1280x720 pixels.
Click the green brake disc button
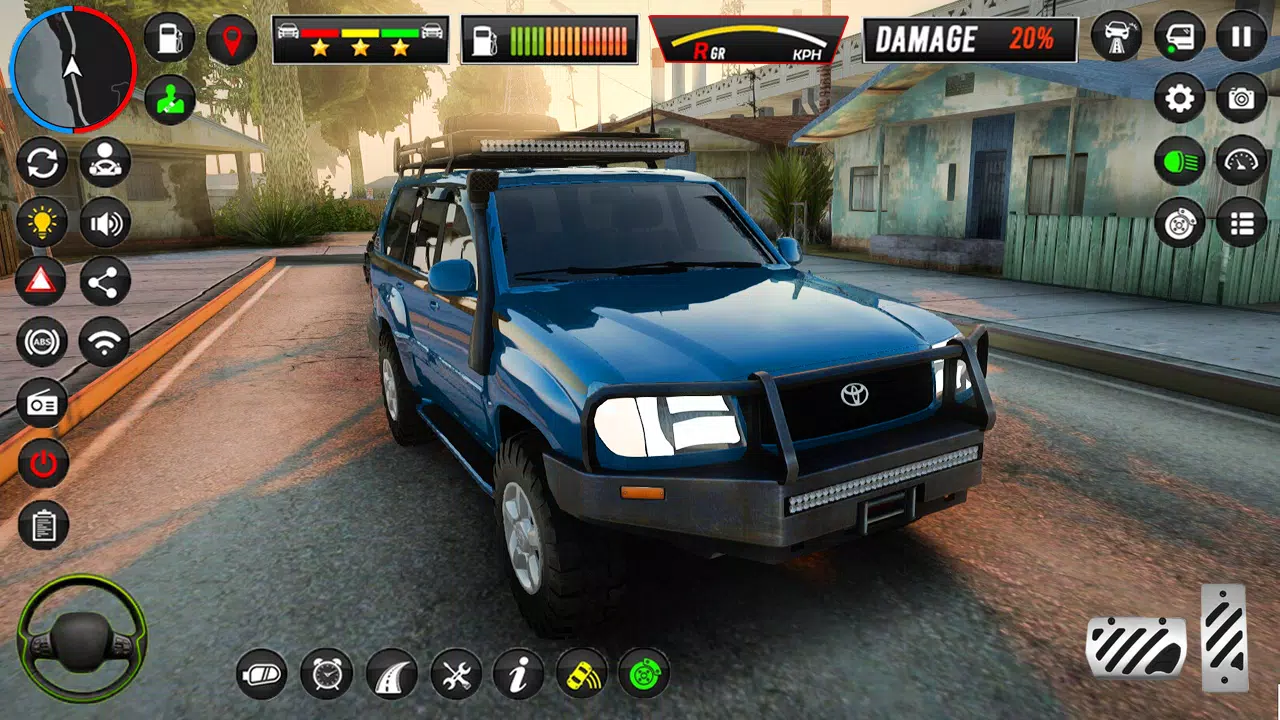(643, 674)
